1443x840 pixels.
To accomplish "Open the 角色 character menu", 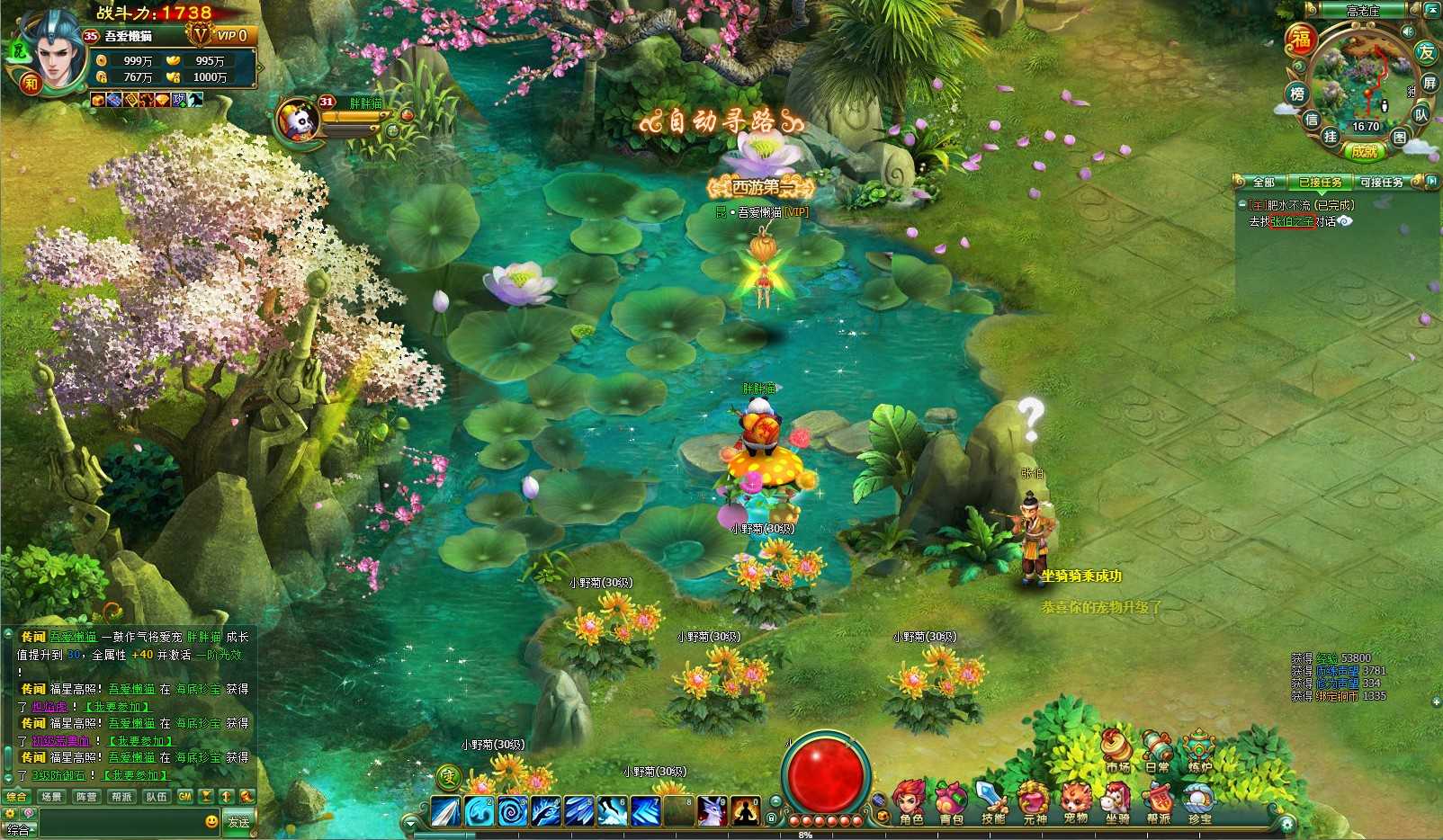I will (910, 802).
